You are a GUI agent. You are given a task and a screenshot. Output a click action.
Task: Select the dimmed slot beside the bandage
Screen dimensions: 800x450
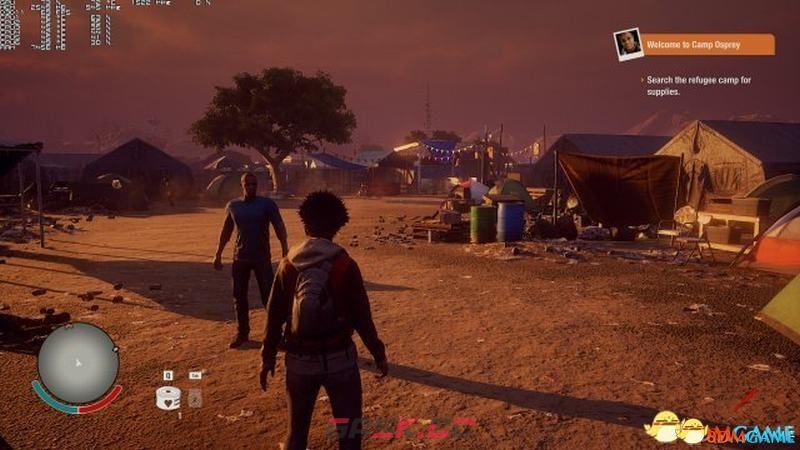tap(195, 398)
